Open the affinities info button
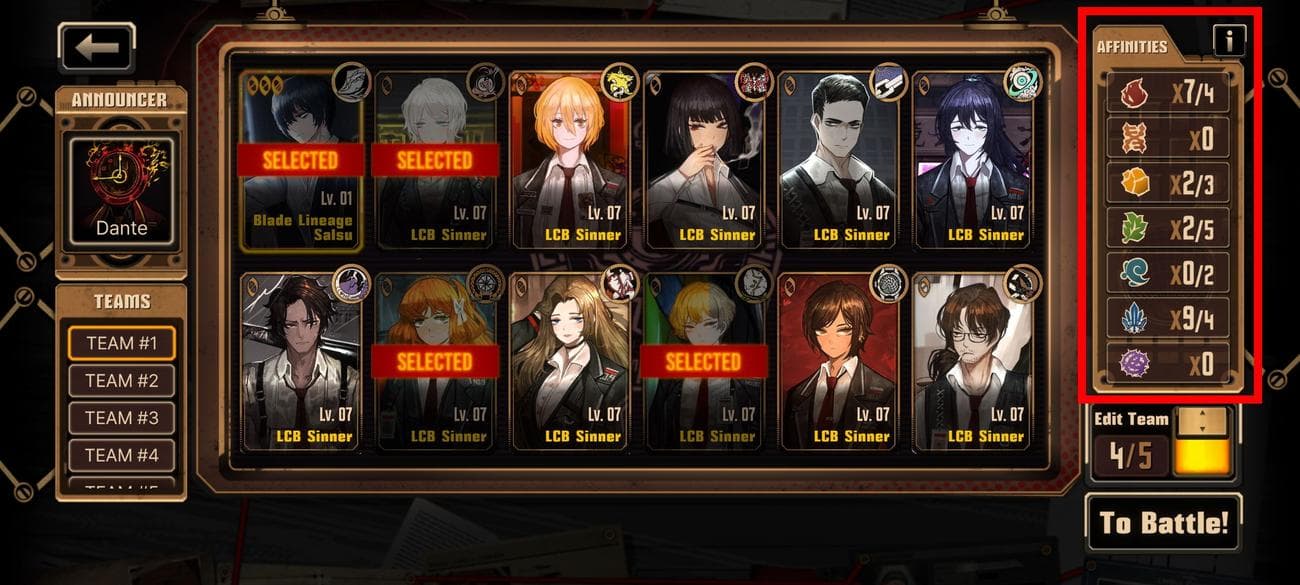The image size is (1300, 585). click(1229, 40)
